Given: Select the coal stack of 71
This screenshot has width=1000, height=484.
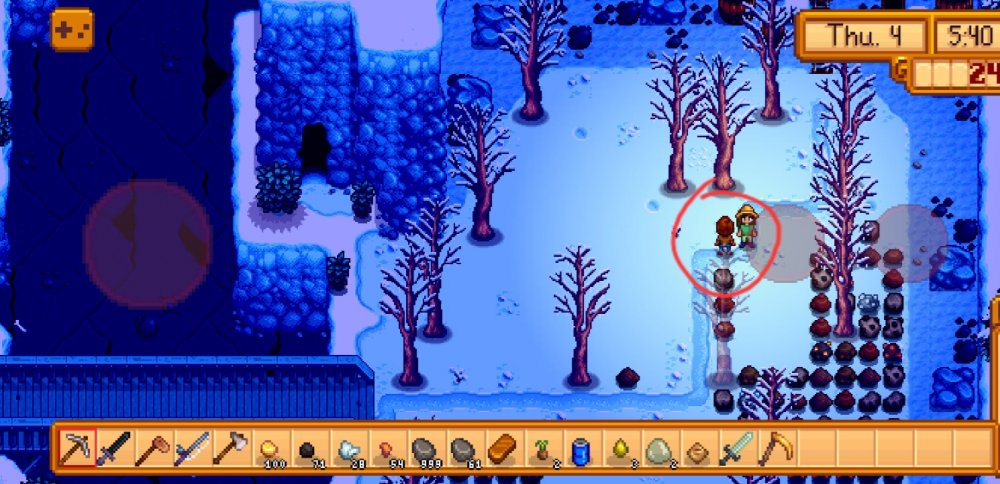Looking at the screenshot, I should click(306, 448).
